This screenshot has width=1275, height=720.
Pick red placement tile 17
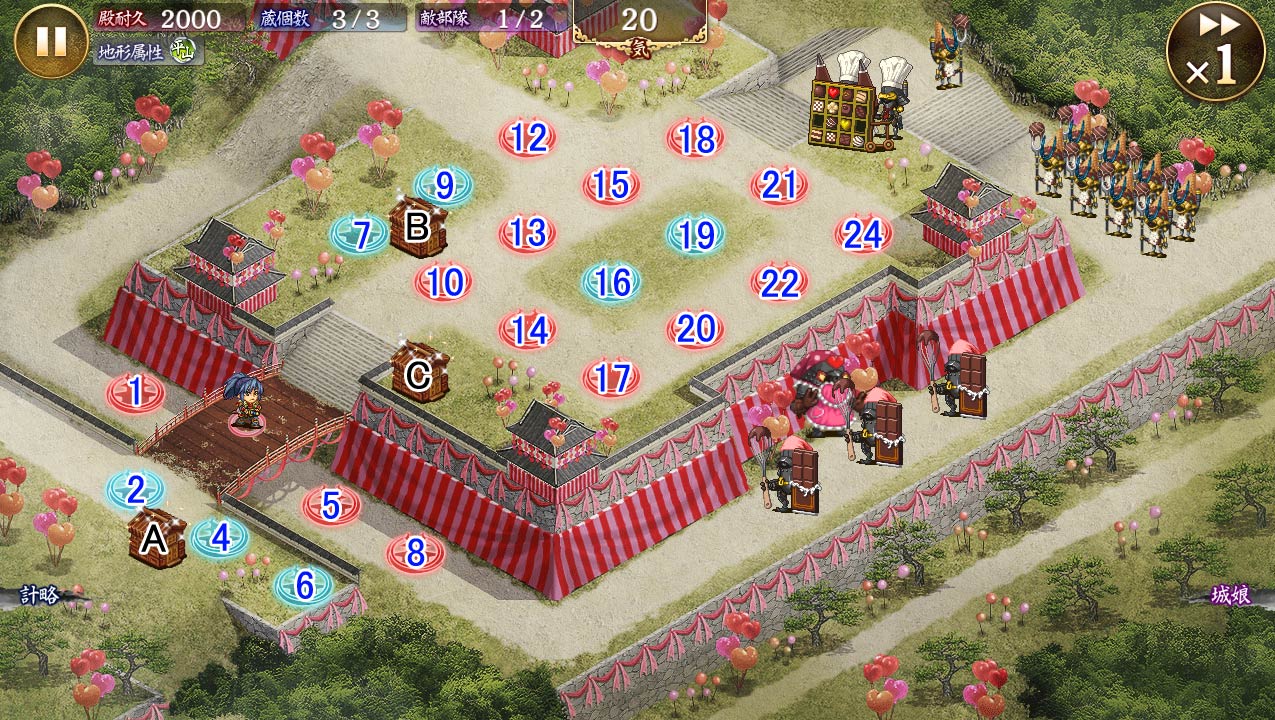click(611, 378)
